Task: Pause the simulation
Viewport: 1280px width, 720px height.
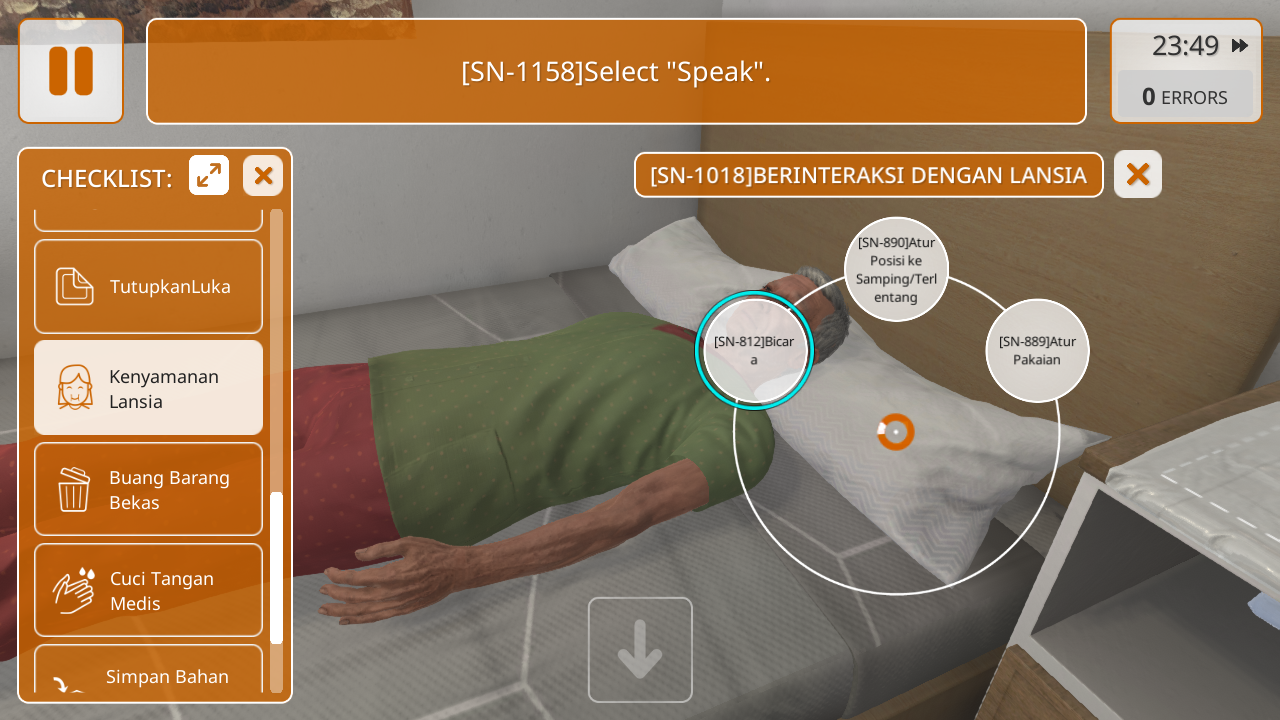Action: (71, 71)
